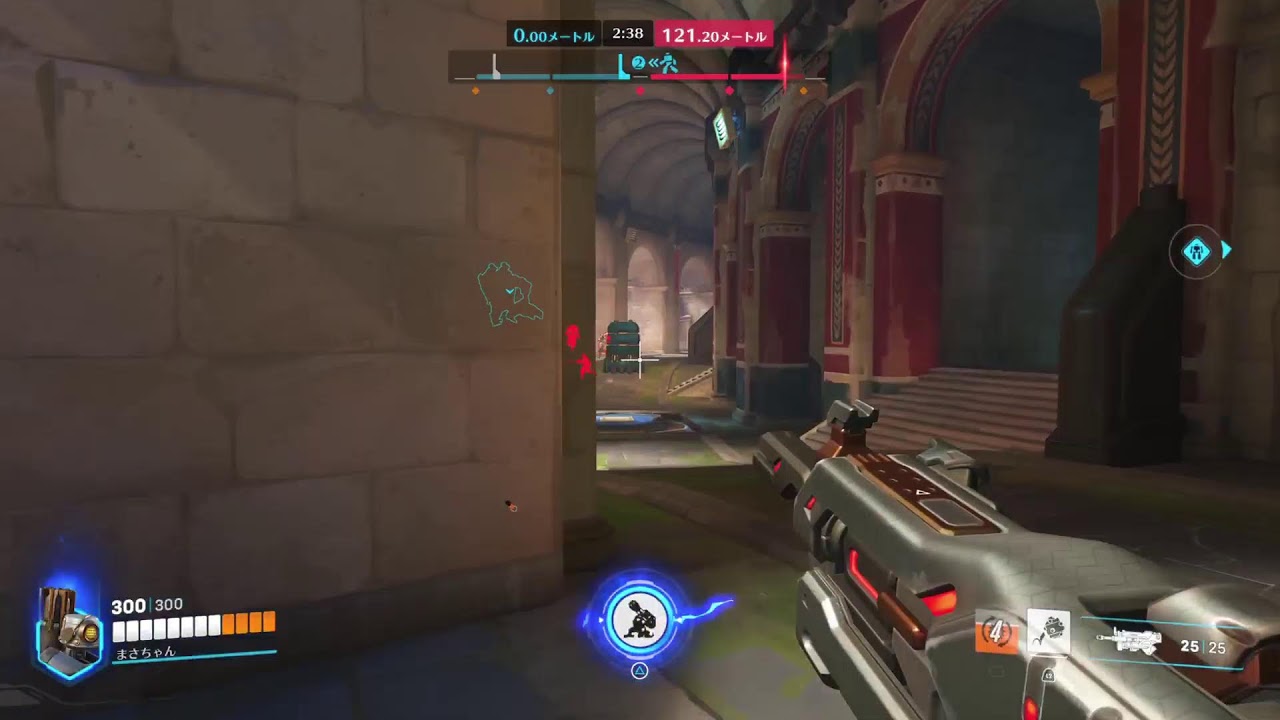Select the player name まさちゃん
Image resolution: width=1280 pixels, height=720 pixels.
(145, 655)
